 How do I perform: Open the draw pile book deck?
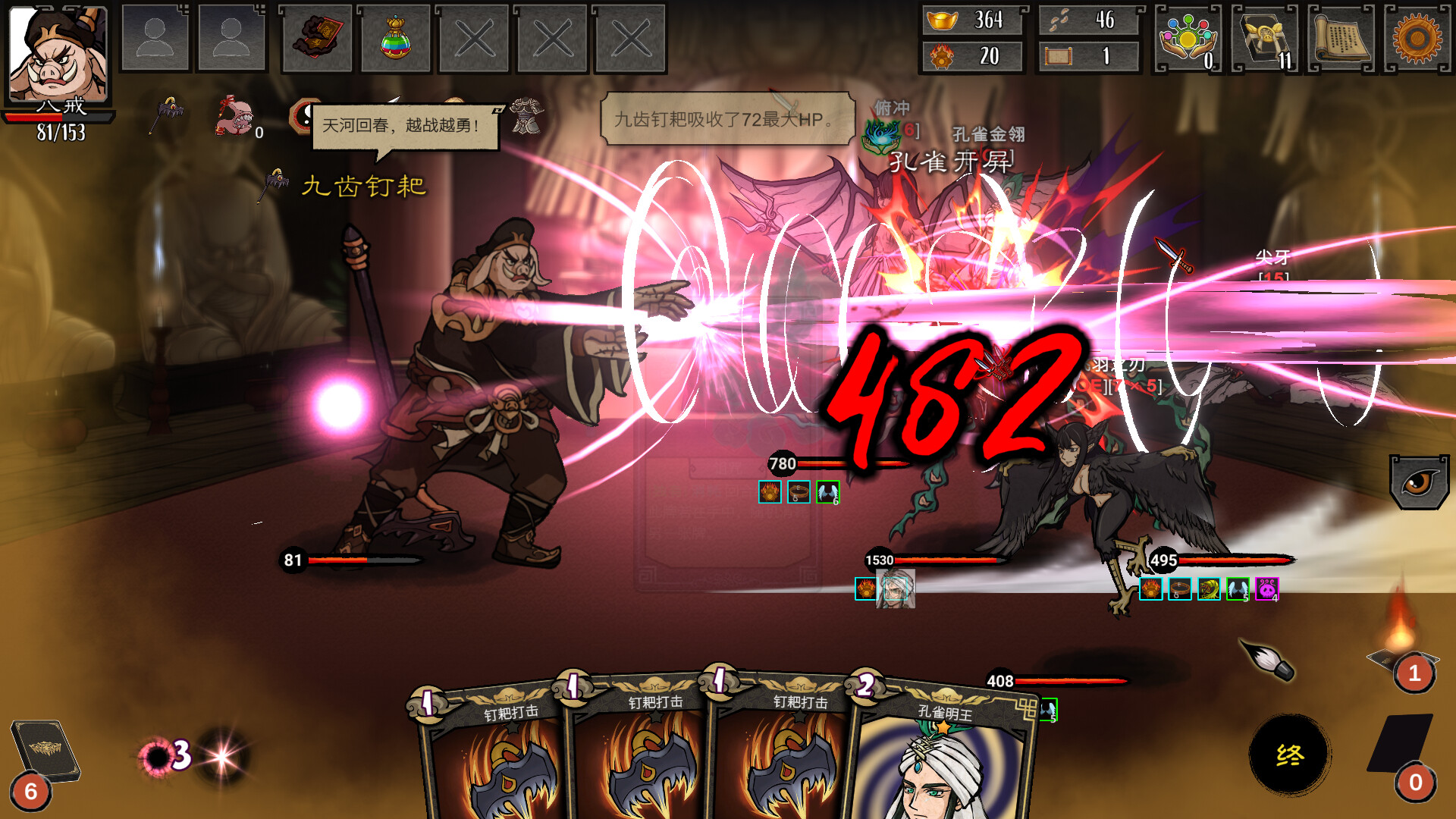(x=44, y=752)
